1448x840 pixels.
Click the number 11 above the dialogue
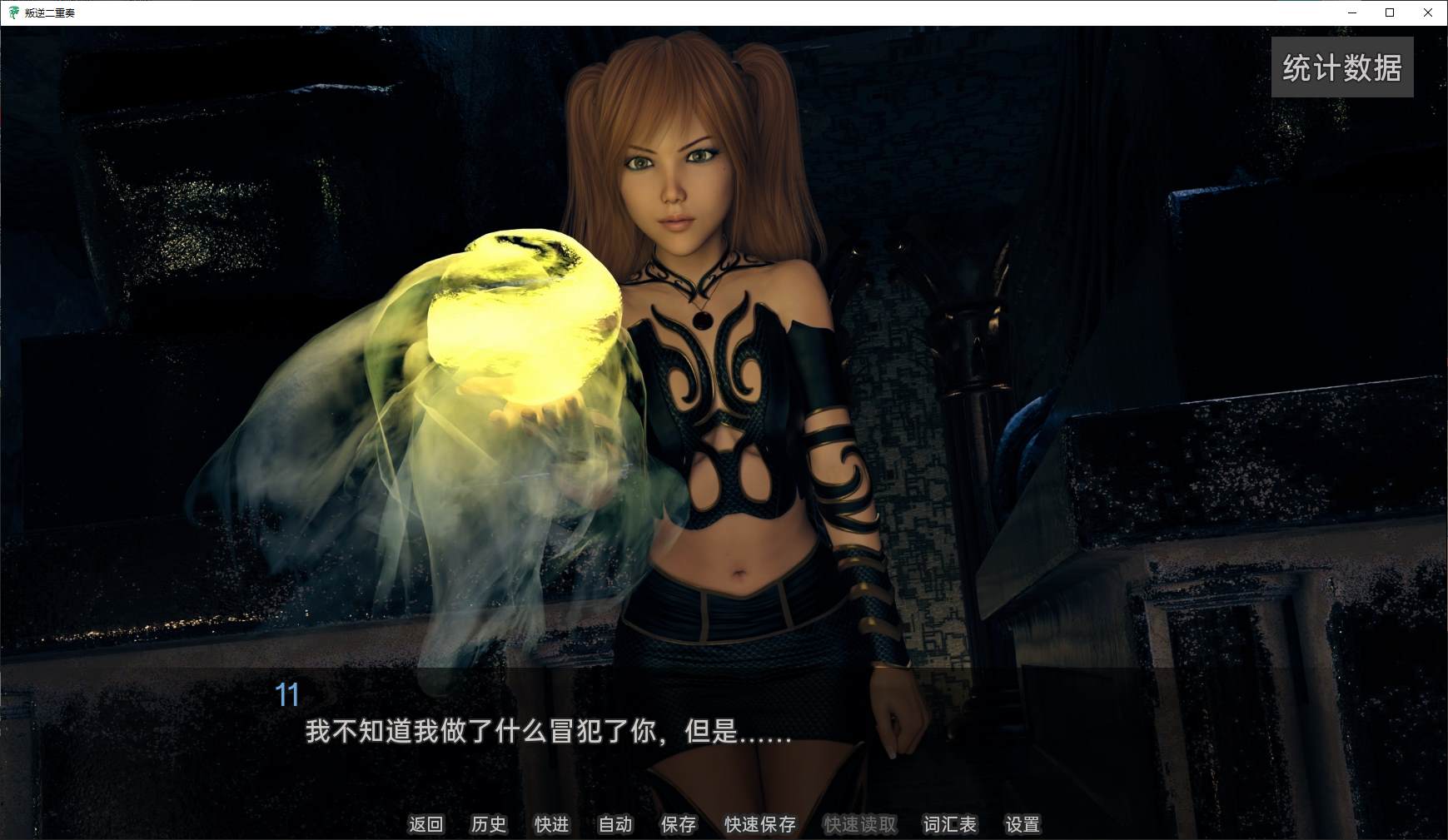(288, 695)
